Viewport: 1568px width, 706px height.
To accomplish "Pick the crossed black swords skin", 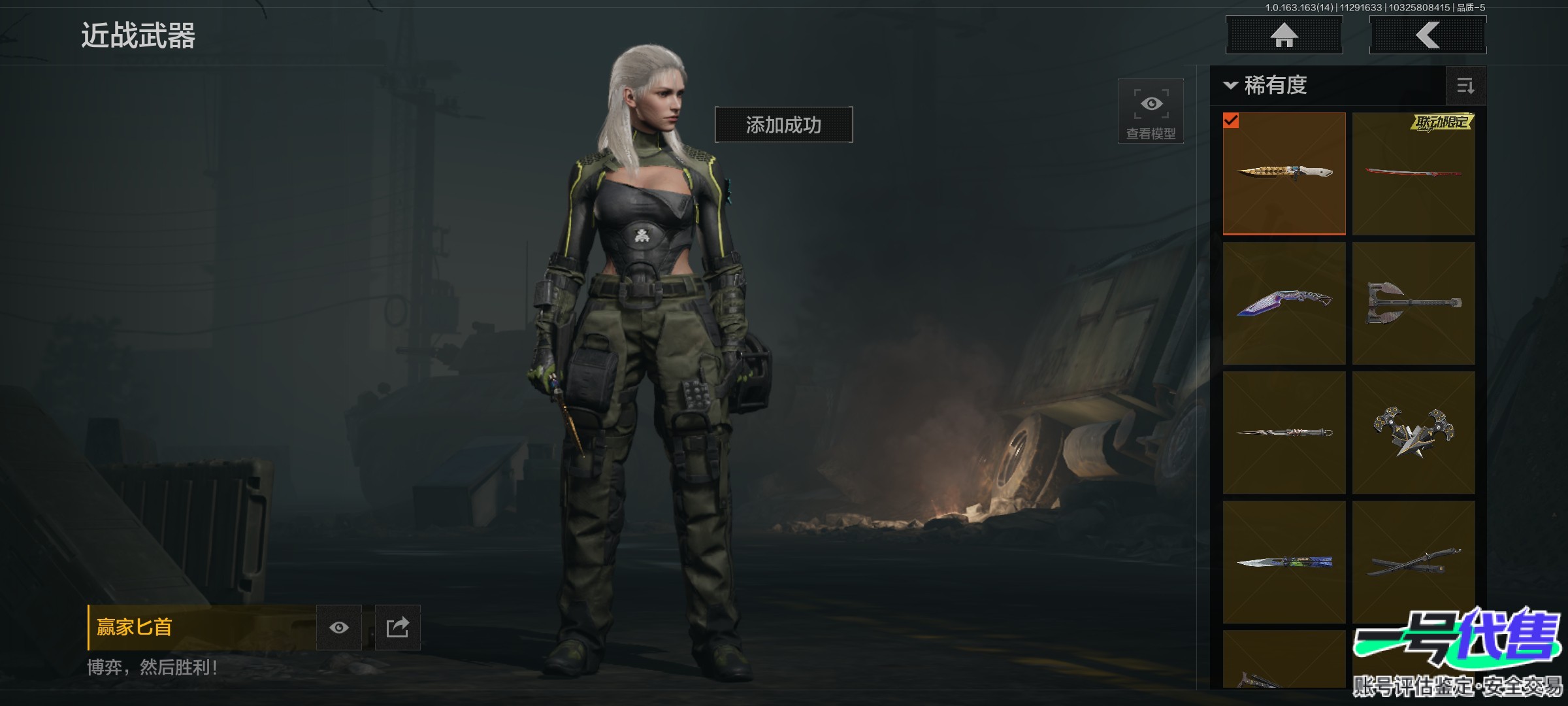I will click(1413, 562).
